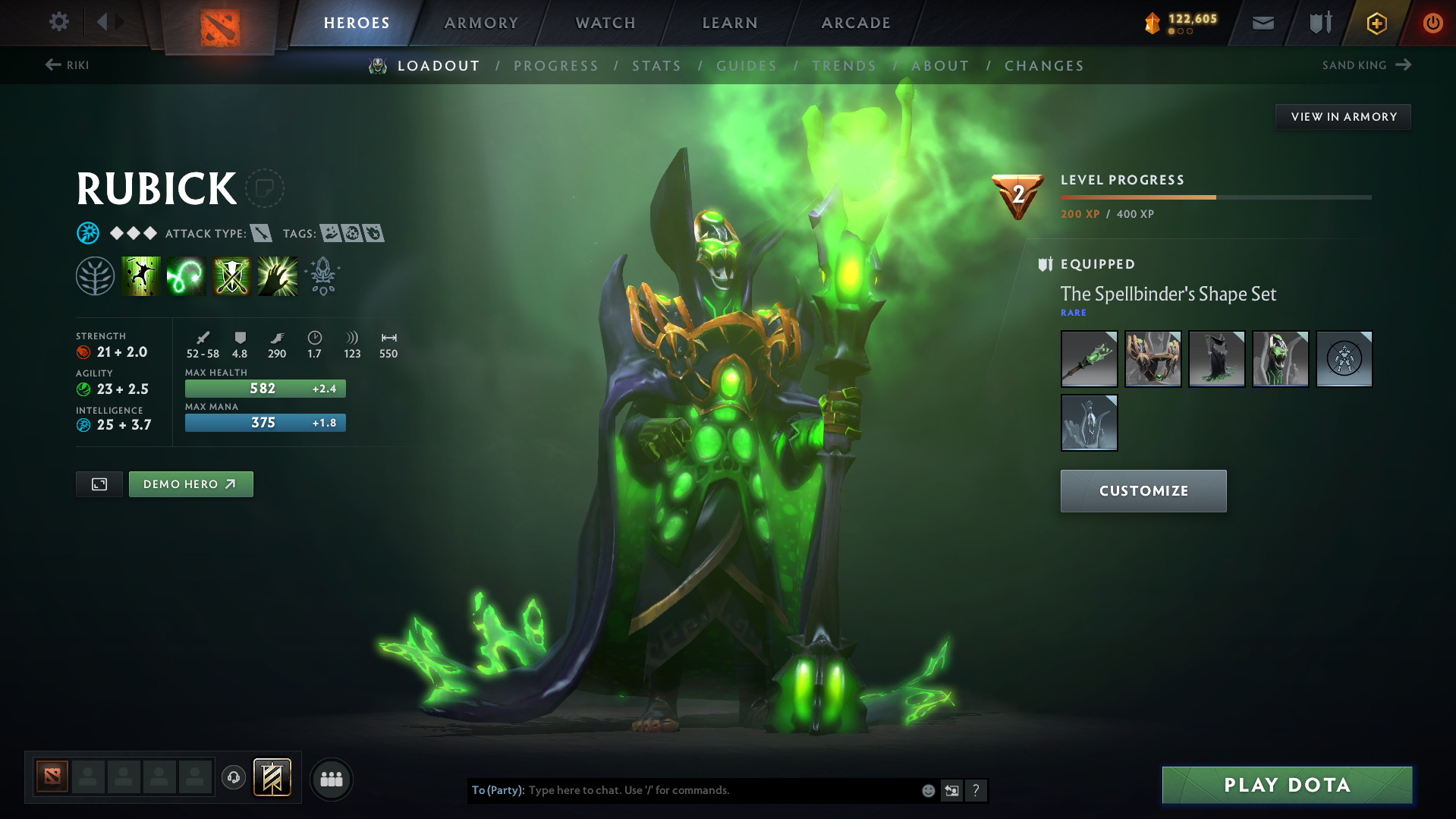Image resolution: width=1456 pixels, height=819 pixels.
Task: Open Rubick's STATS page
Action: click(656, 66)
